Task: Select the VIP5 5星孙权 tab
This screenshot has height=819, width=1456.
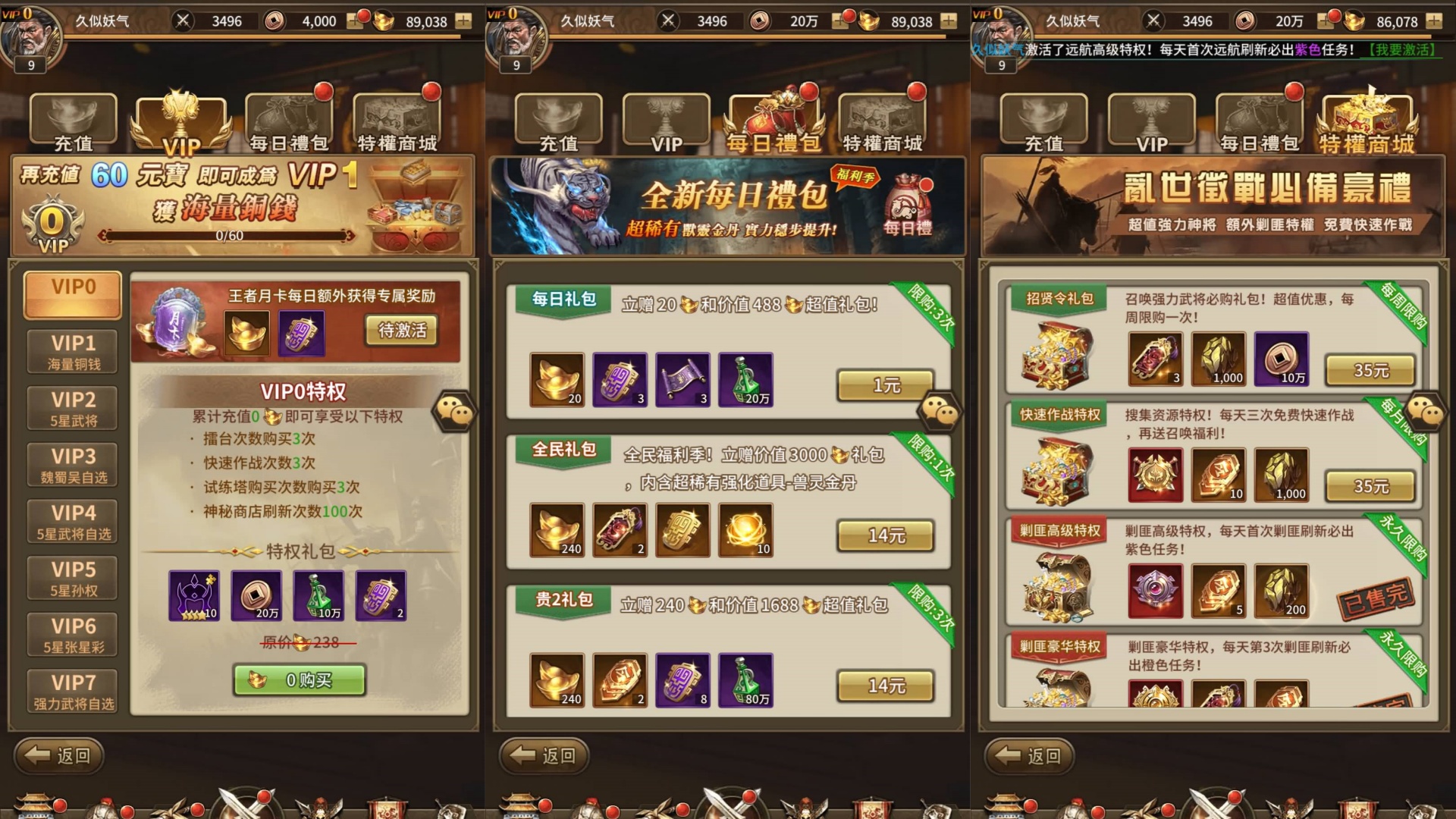Action: [71, 578]
